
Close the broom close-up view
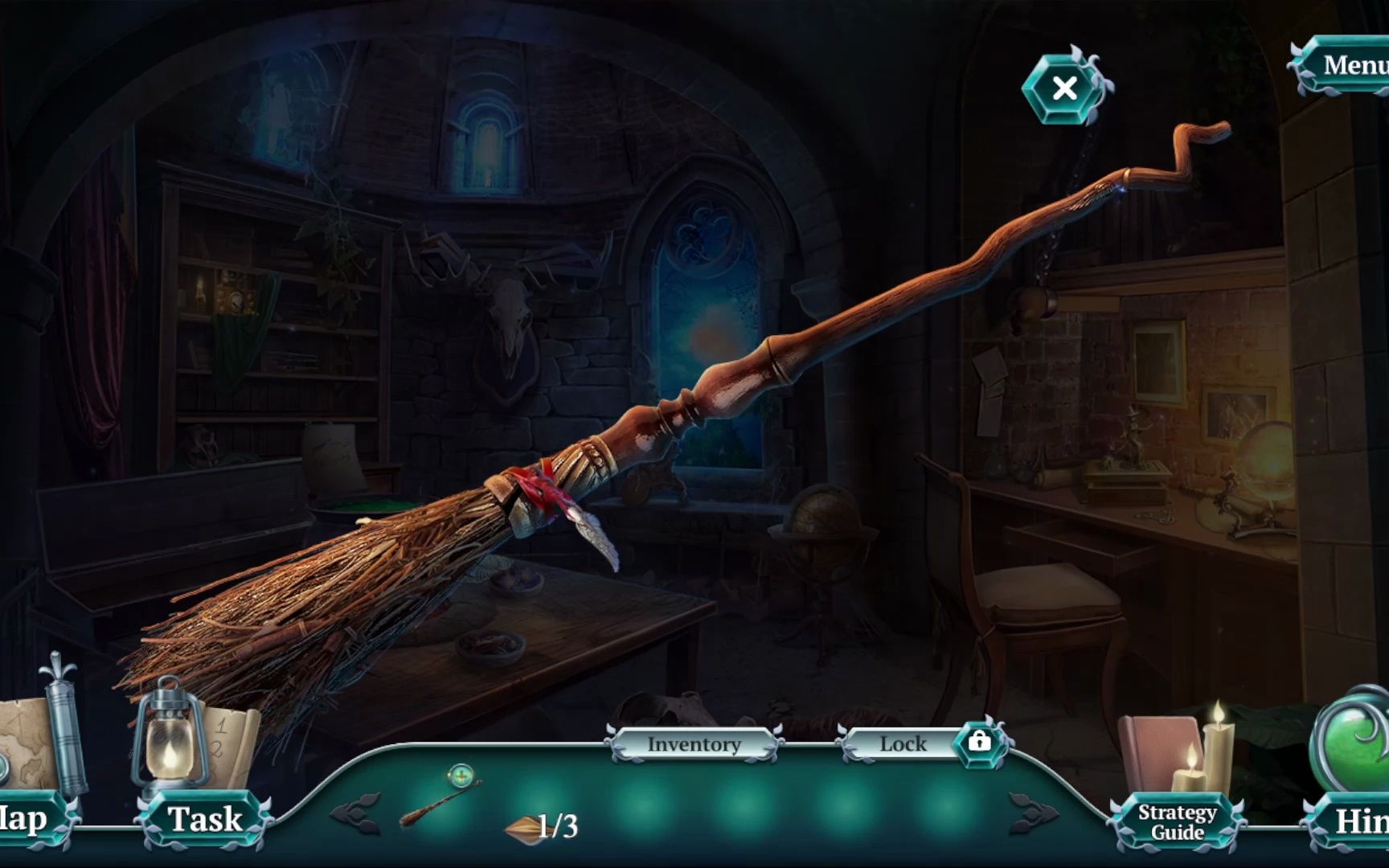[x=1064, y=88]
